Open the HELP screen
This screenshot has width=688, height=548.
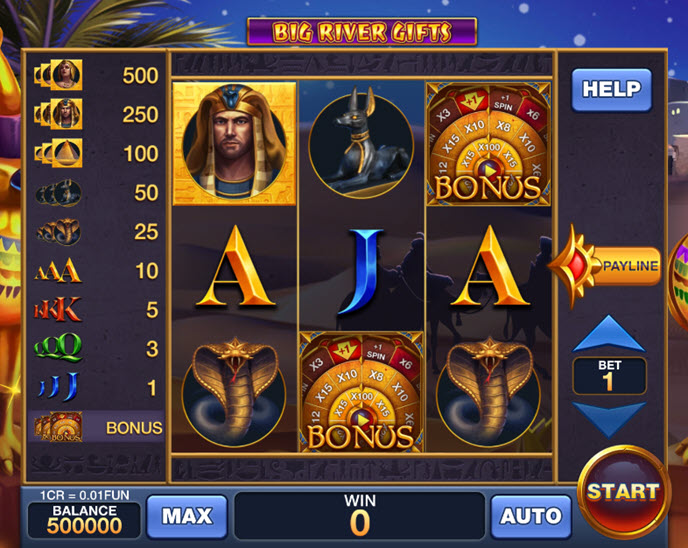tap(611, 90)
